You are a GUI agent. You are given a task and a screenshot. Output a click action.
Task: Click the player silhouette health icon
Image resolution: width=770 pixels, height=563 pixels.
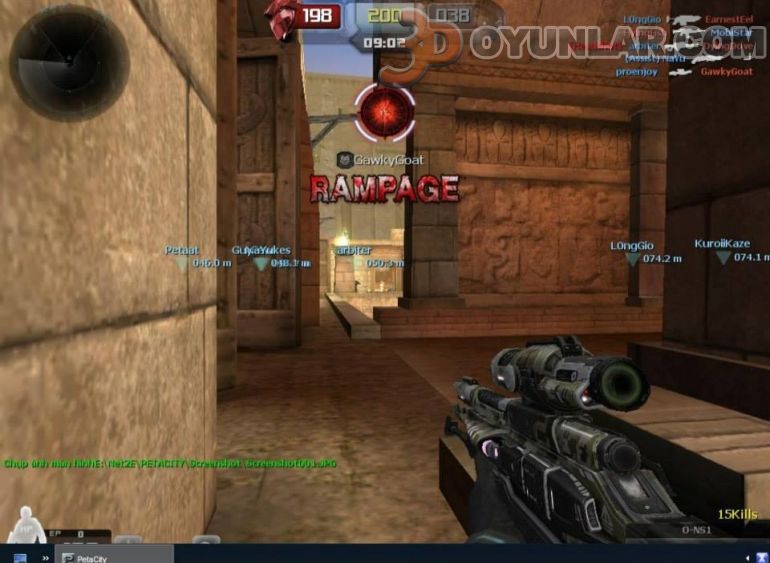[x=22, y=524]
